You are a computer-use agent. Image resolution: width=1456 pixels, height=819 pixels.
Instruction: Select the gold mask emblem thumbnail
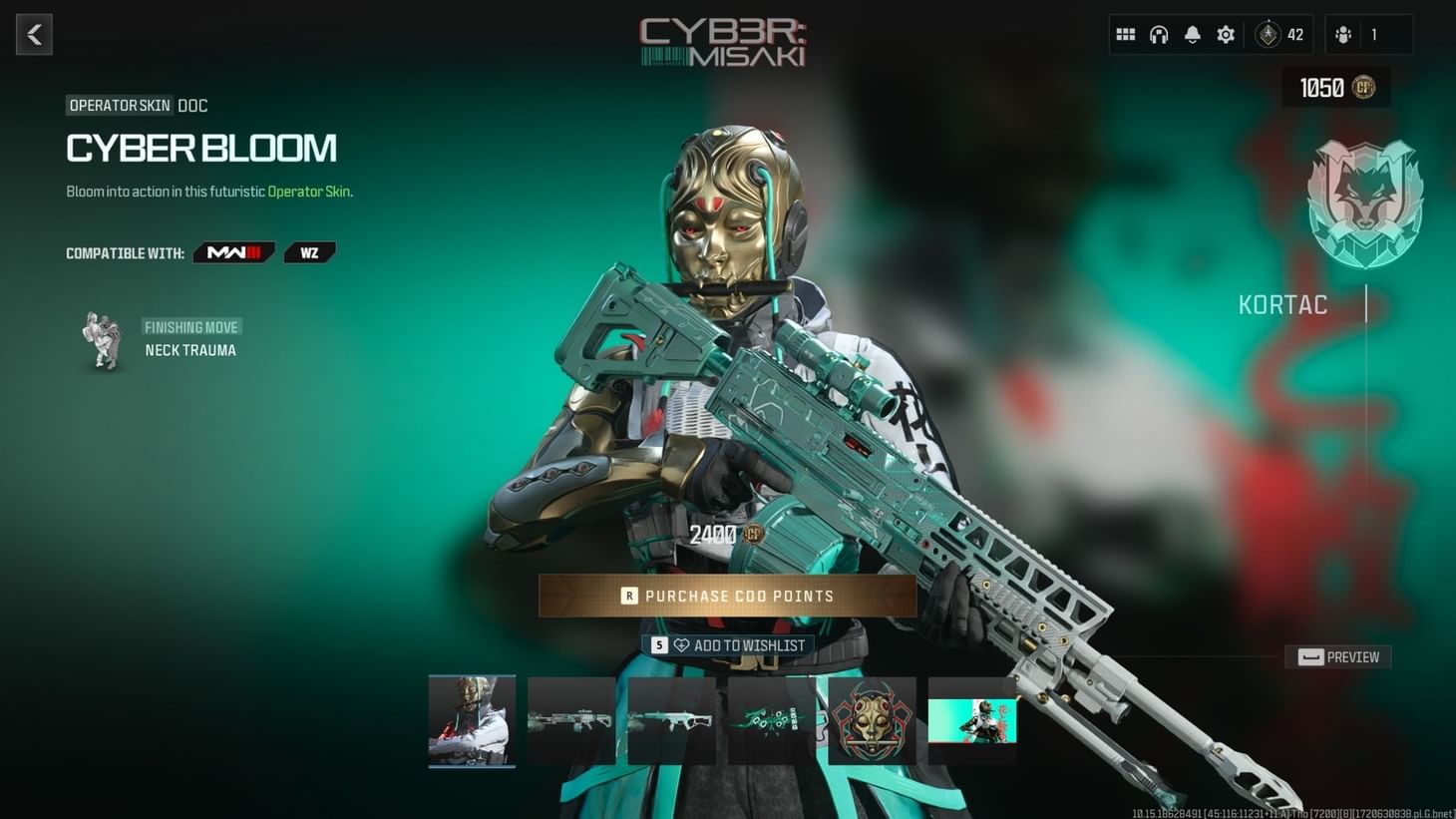tap(872, 720)
